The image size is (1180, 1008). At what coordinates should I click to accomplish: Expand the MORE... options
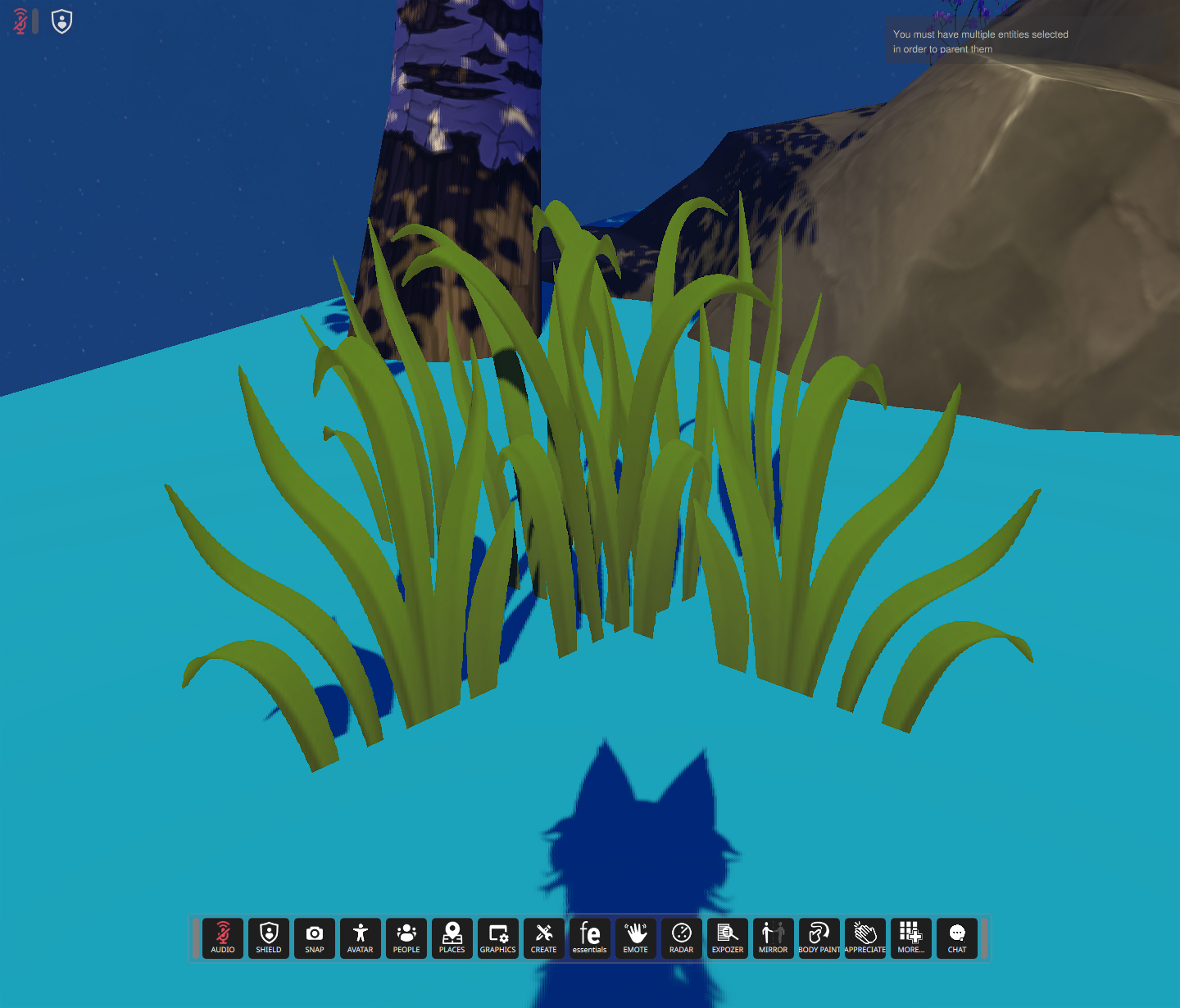tap(910, 938)
